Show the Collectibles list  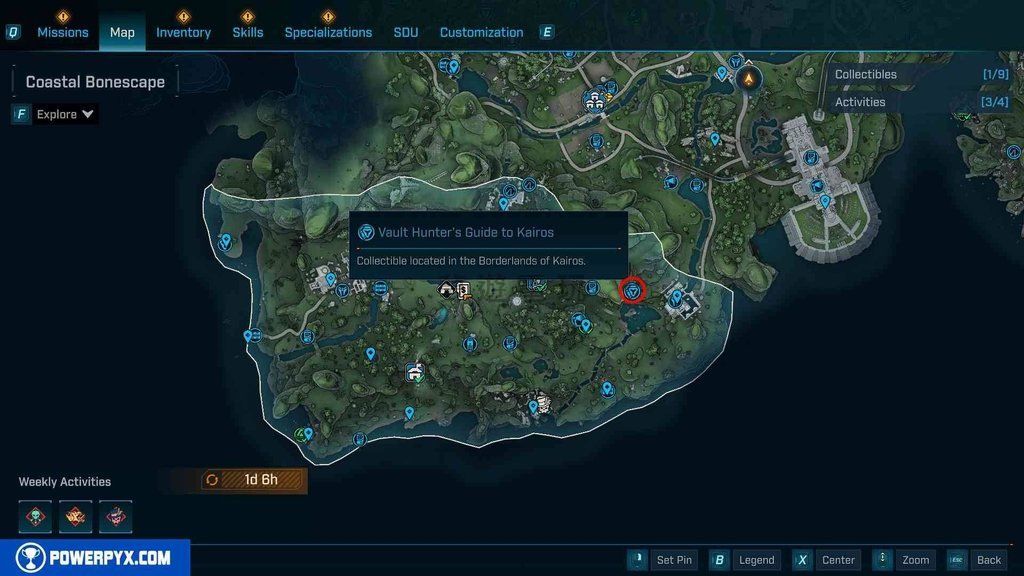click(866, 74)
